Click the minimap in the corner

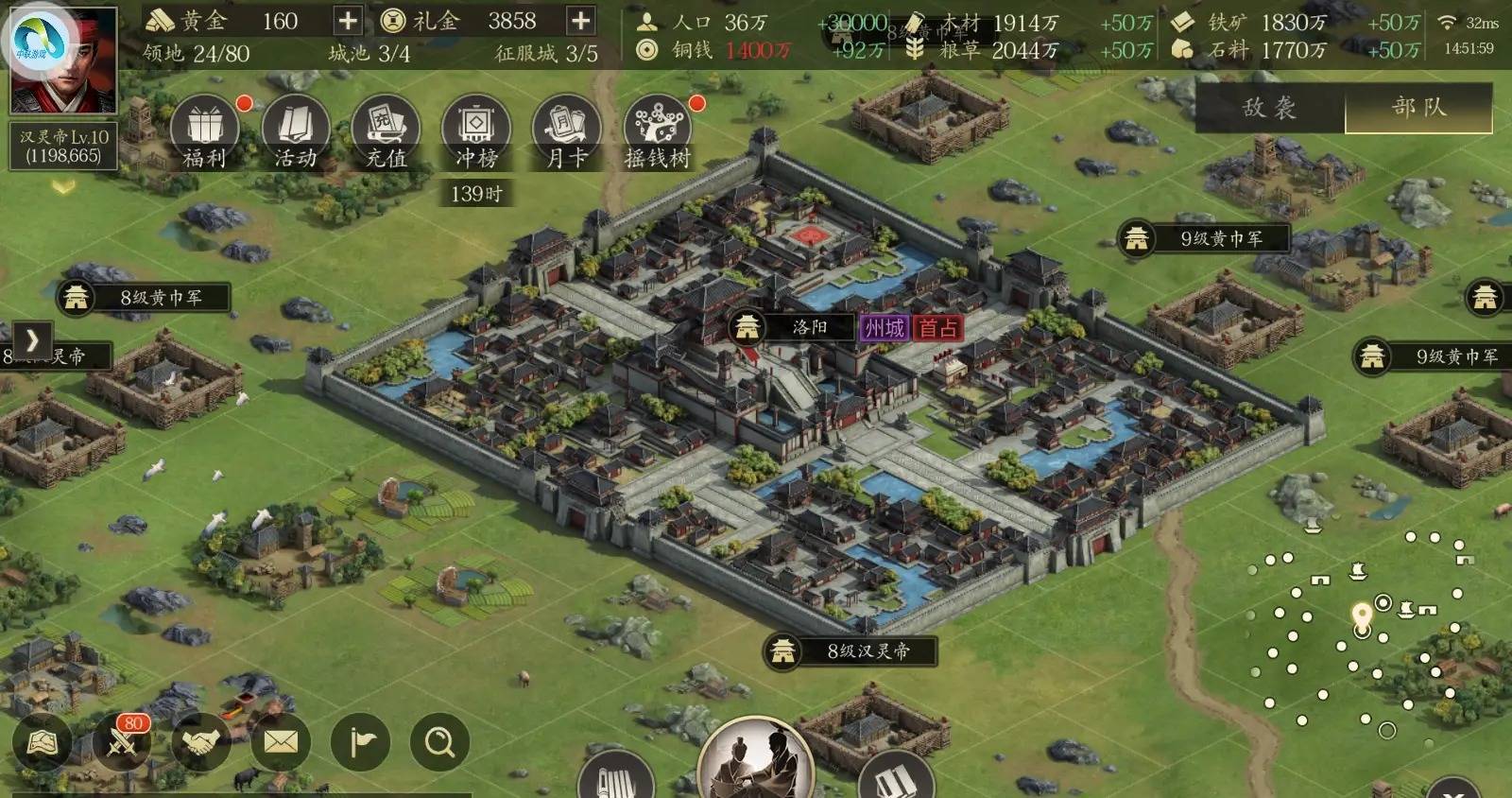1361,633
